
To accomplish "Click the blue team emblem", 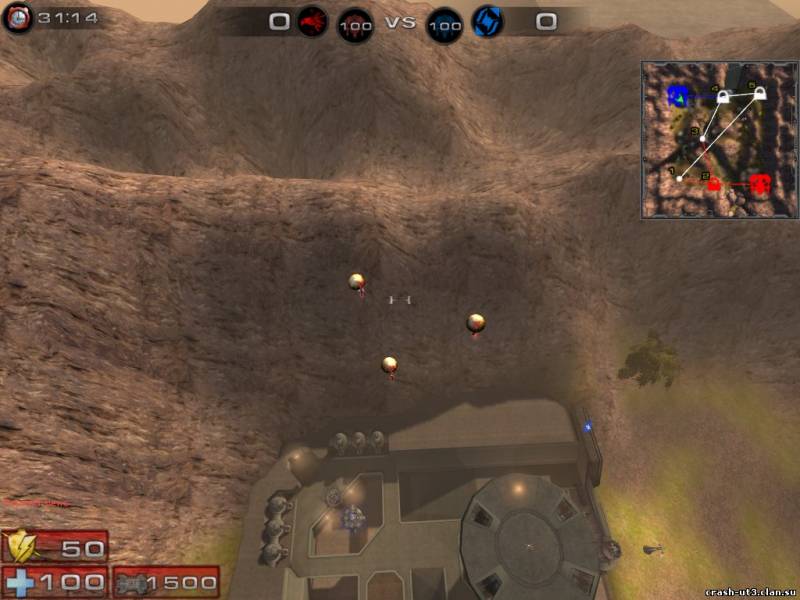I will pos(488,21).
